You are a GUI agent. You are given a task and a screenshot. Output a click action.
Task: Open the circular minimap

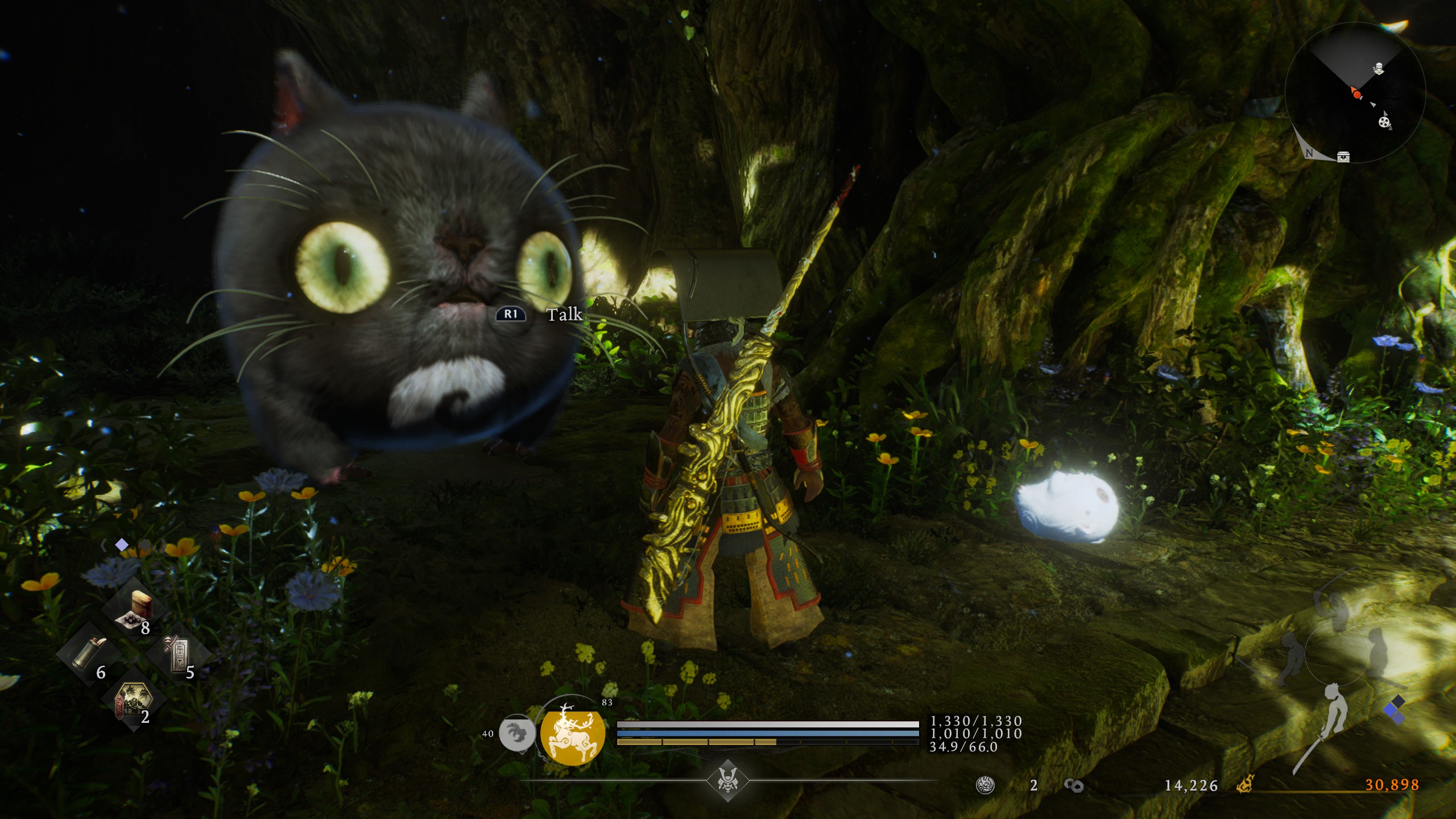click(x=1354, y=93)
